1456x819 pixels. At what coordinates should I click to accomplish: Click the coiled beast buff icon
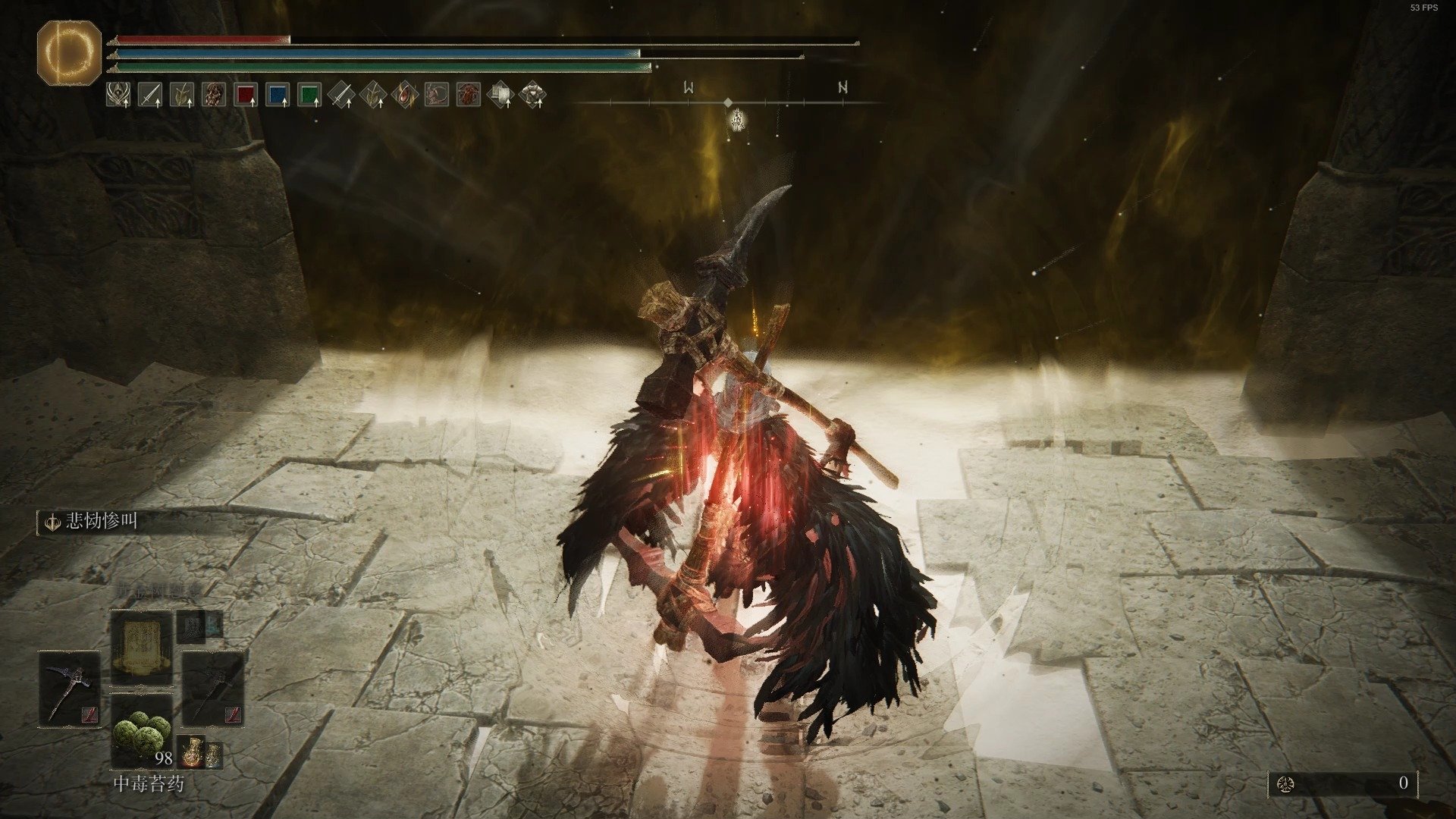point(437,95)
